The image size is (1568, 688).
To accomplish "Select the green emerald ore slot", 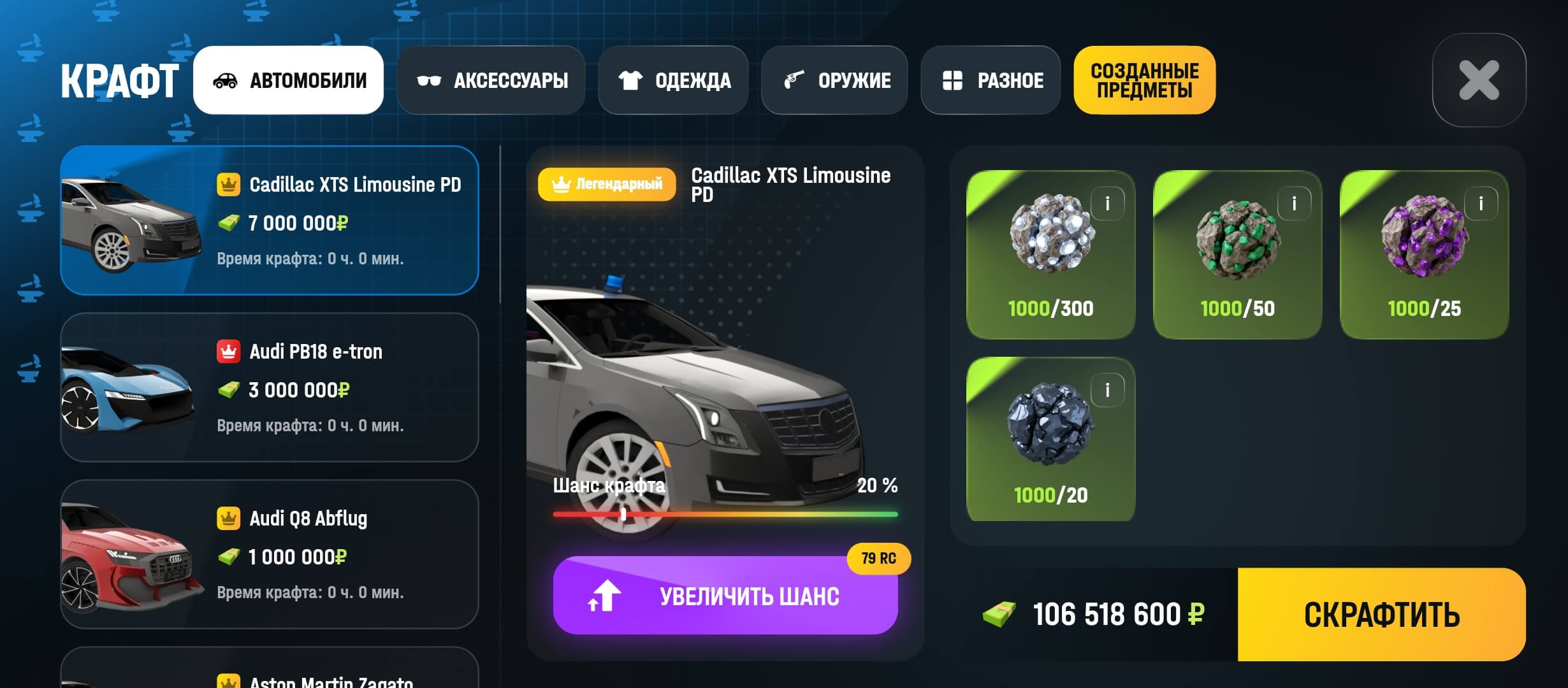I will coord(1237,255).
